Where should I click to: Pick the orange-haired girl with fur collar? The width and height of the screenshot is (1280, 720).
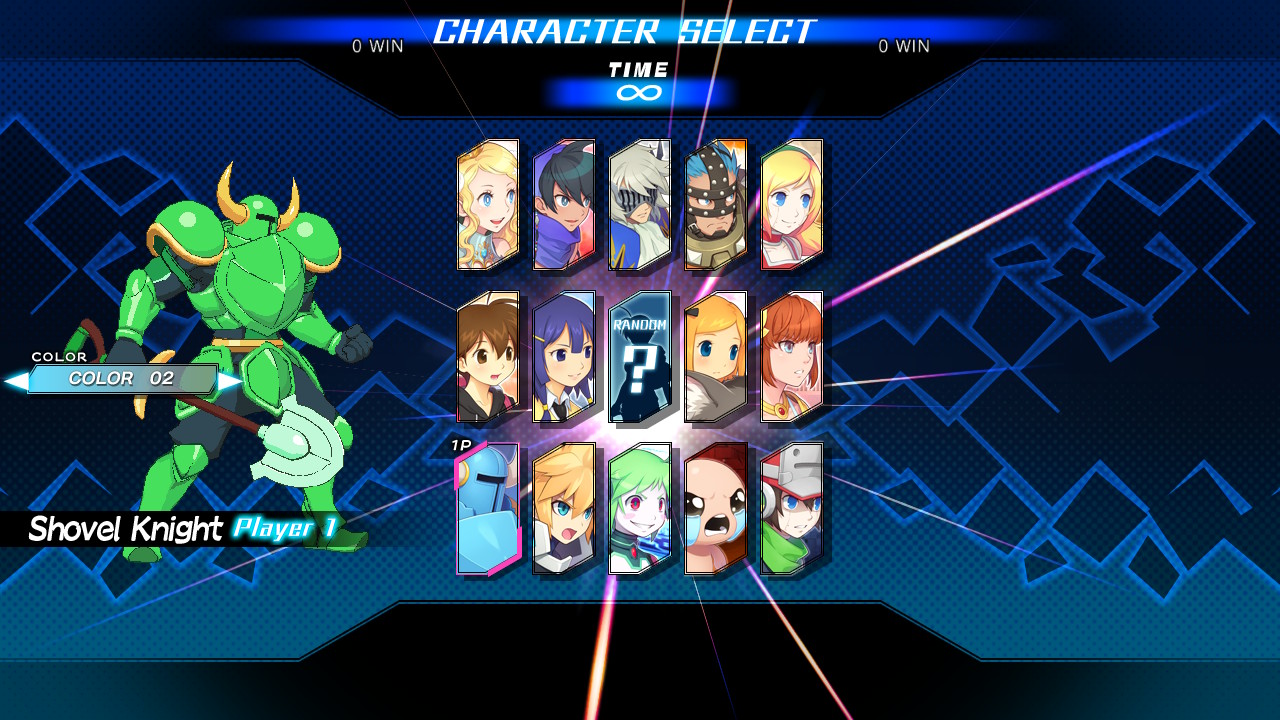(x=716, y=357)
